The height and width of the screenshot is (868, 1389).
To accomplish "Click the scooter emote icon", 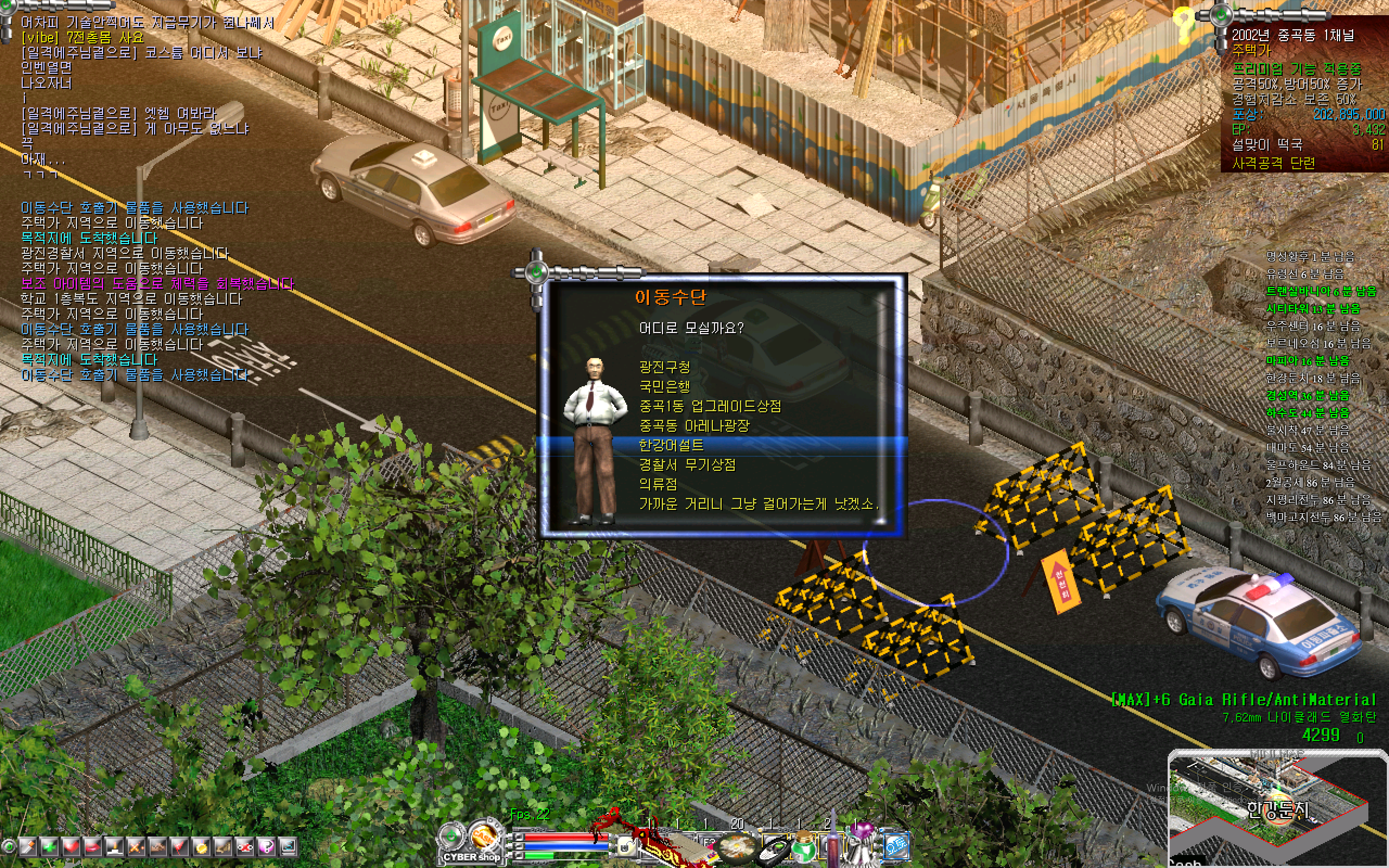I will point(245,848).
